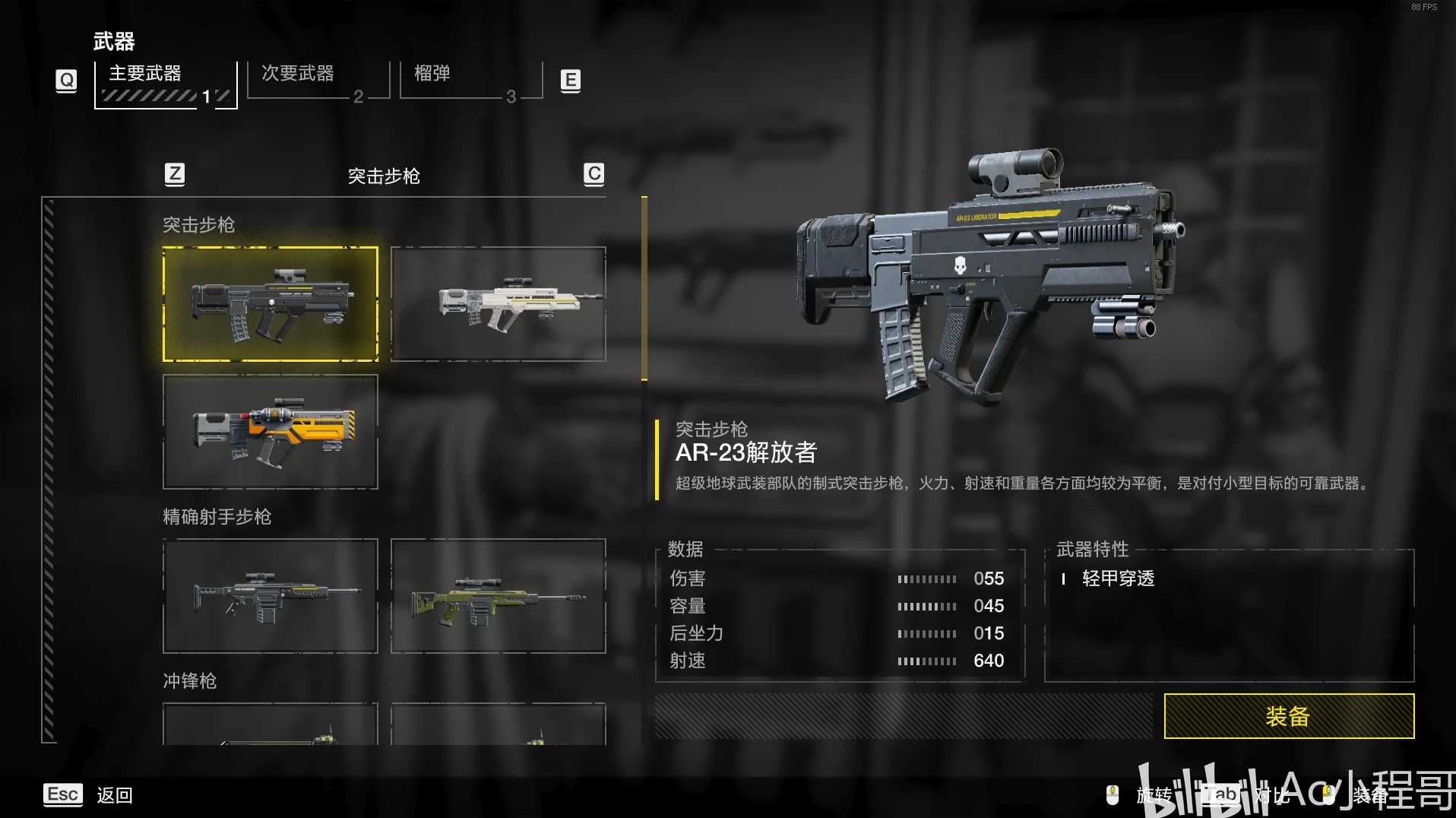Equip the weapon with the 装备 button
Viewport: 1456px width, 818px height.
tap(1288, 716)
